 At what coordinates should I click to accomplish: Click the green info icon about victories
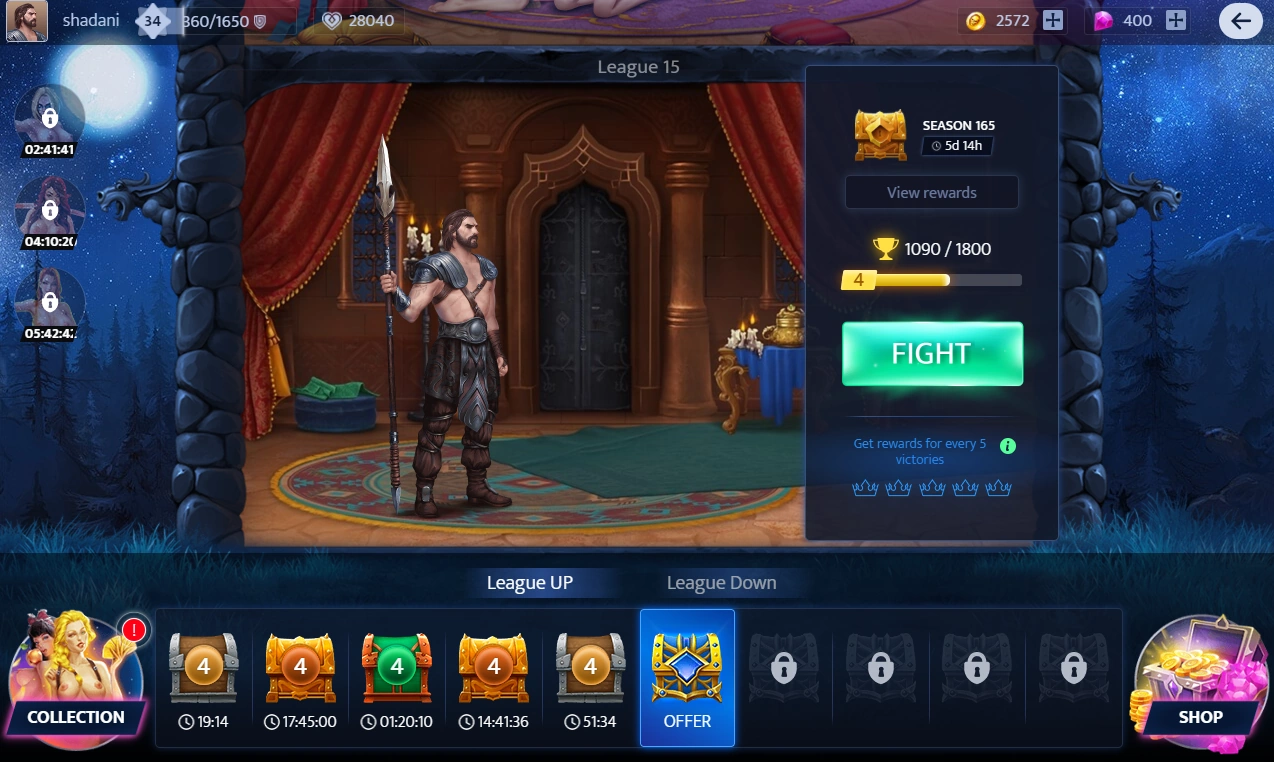coord(1008,446)
